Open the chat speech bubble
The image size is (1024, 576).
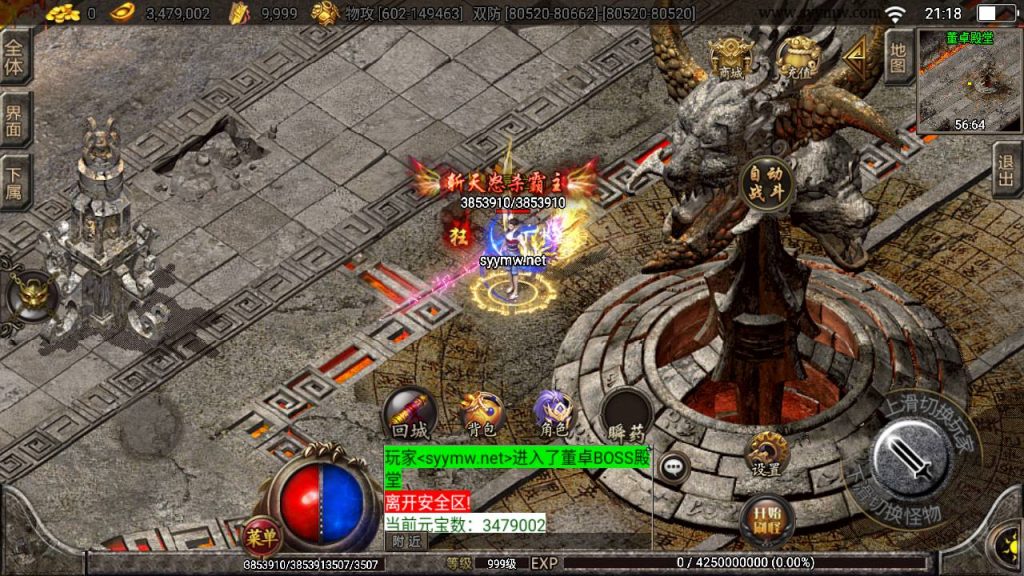coord(675,466)
